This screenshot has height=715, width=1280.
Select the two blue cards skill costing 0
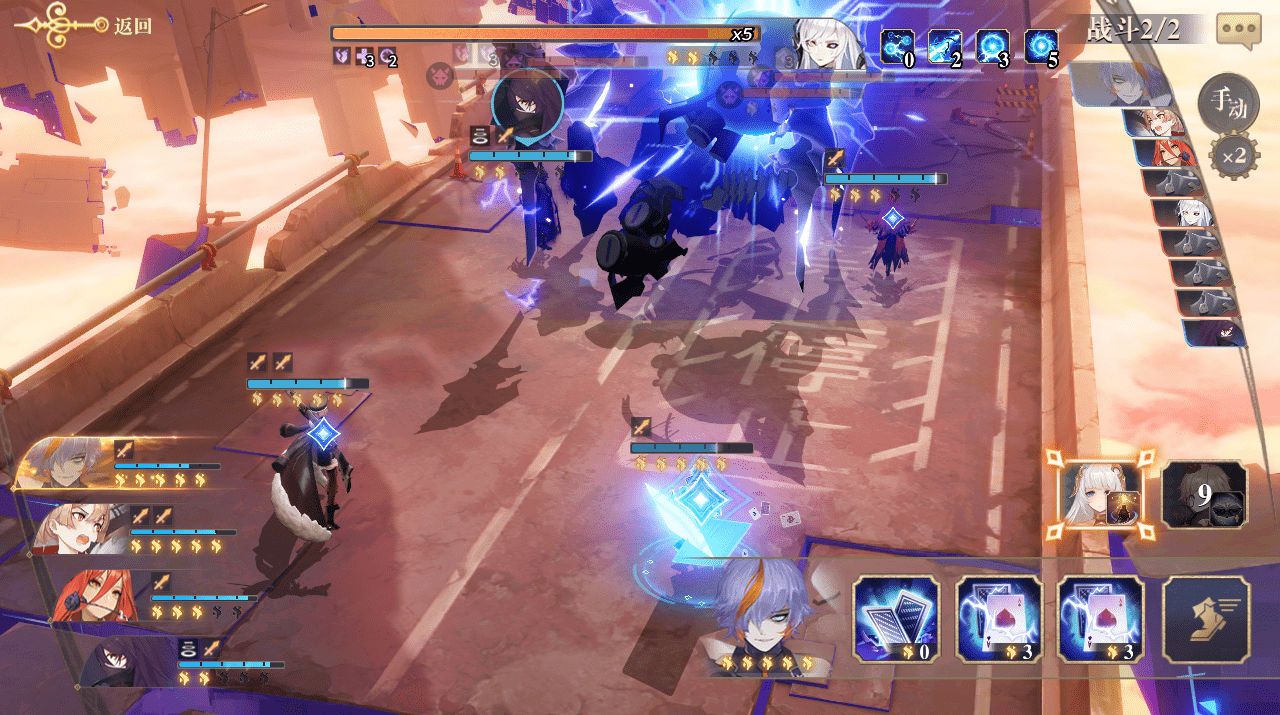(896, 619)
